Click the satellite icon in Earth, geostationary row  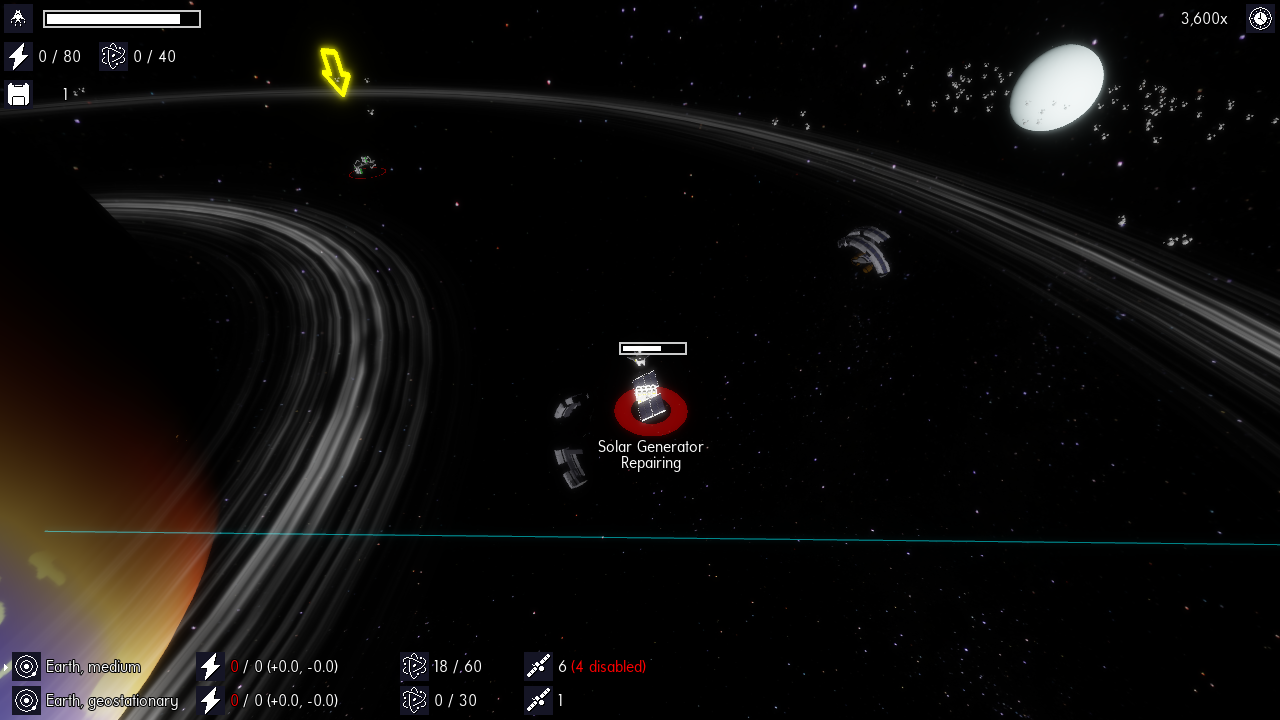538,701
